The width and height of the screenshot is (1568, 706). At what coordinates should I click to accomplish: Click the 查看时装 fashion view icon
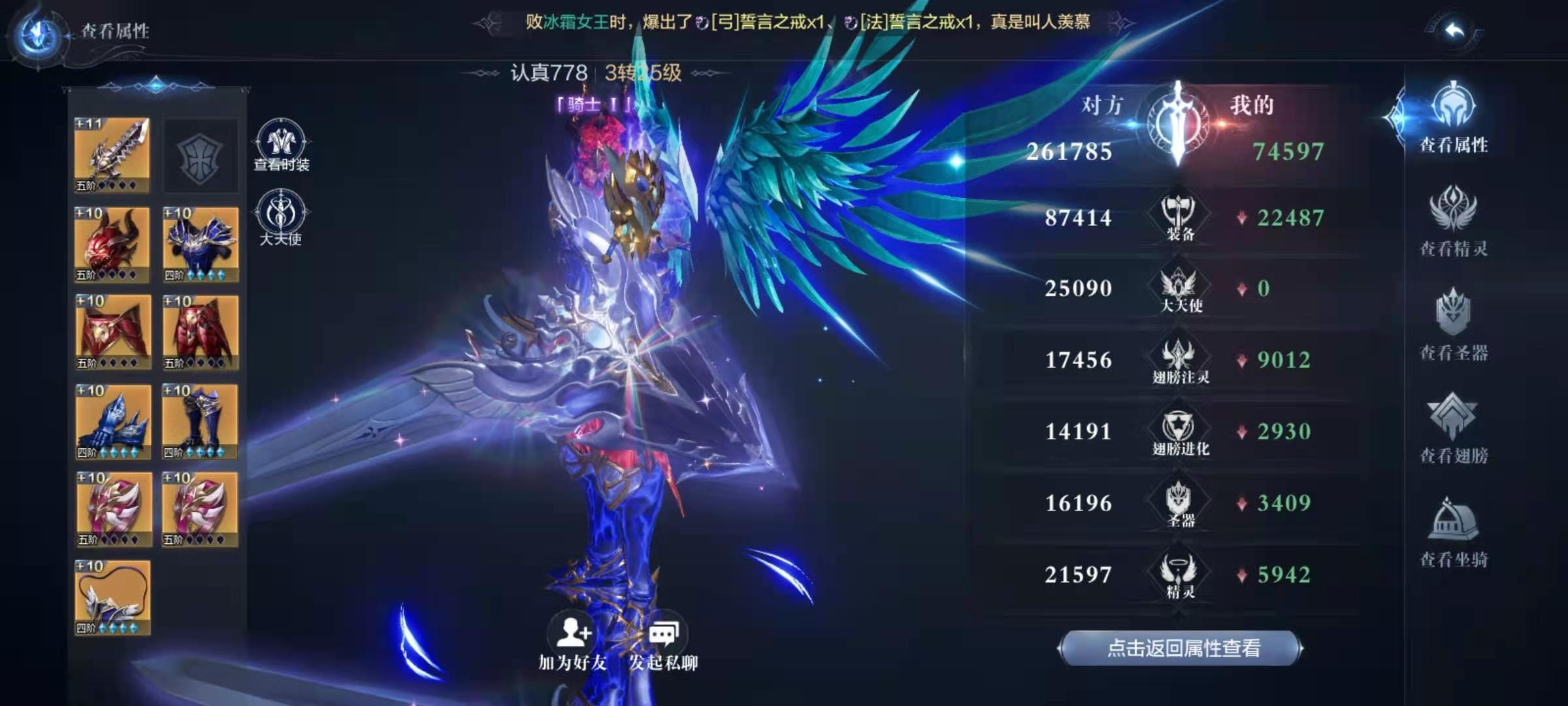pos(280,141)
